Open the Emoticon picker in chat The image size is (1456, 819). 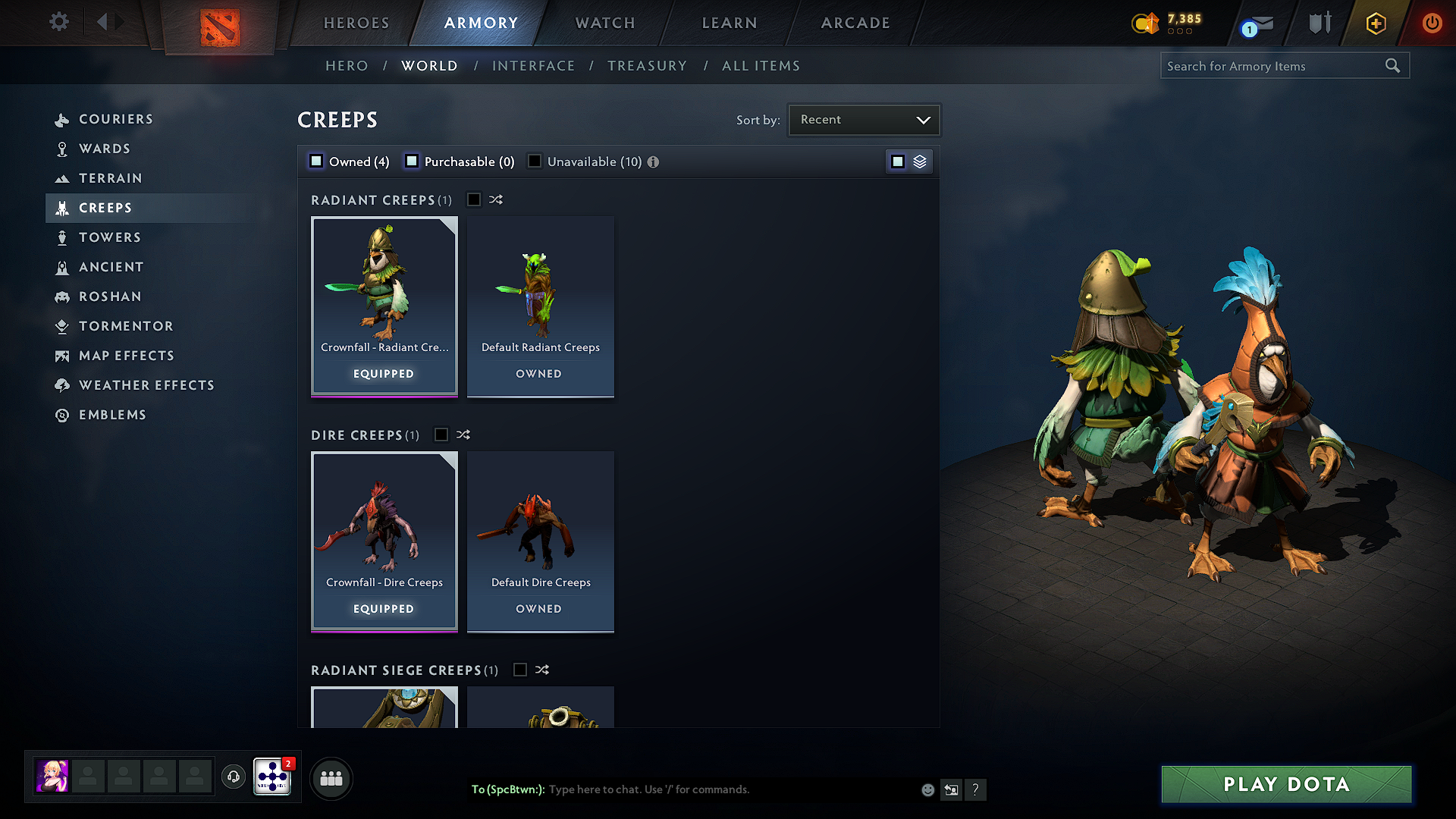point(927,789)
